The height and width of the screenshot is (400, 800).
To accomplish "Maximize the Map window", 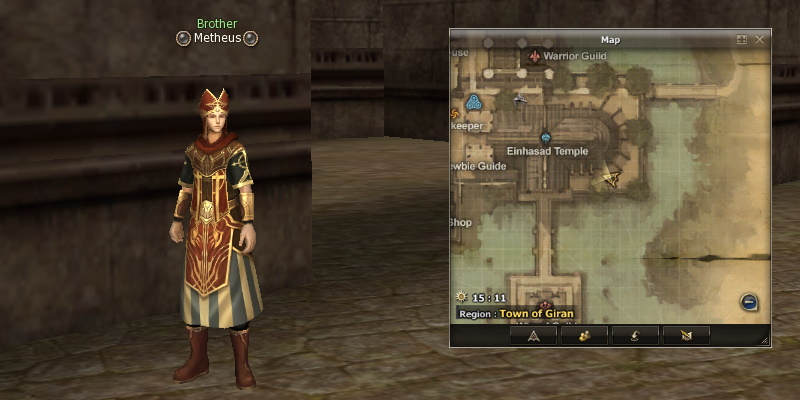I will click(x=742, y=39).
